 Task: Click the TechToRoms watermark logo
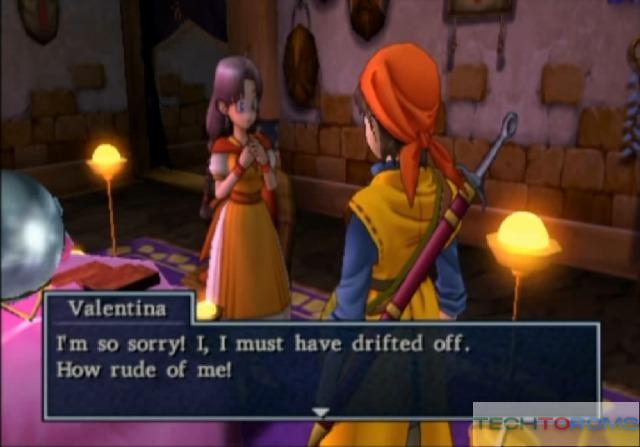[555, 424]
